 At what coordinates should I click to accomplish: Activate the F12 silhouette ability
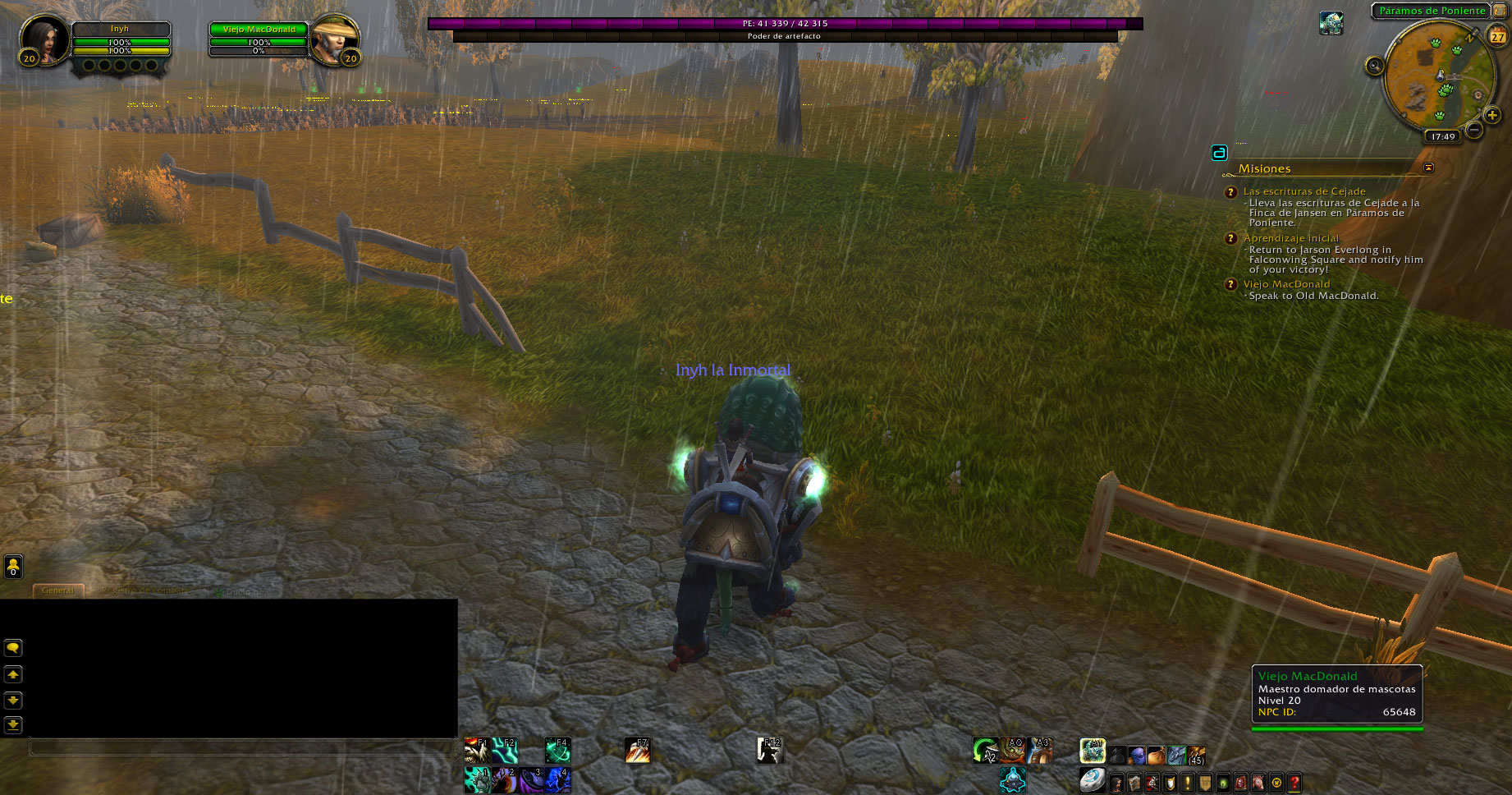click(x=769, y=750)
